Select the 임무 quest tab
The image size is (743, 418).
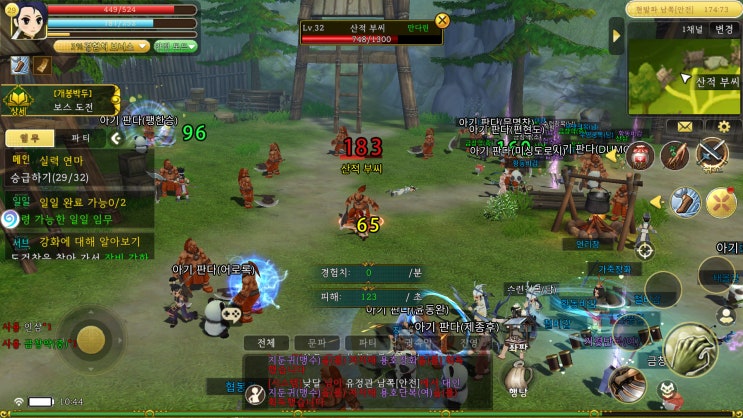pos(29,138)
